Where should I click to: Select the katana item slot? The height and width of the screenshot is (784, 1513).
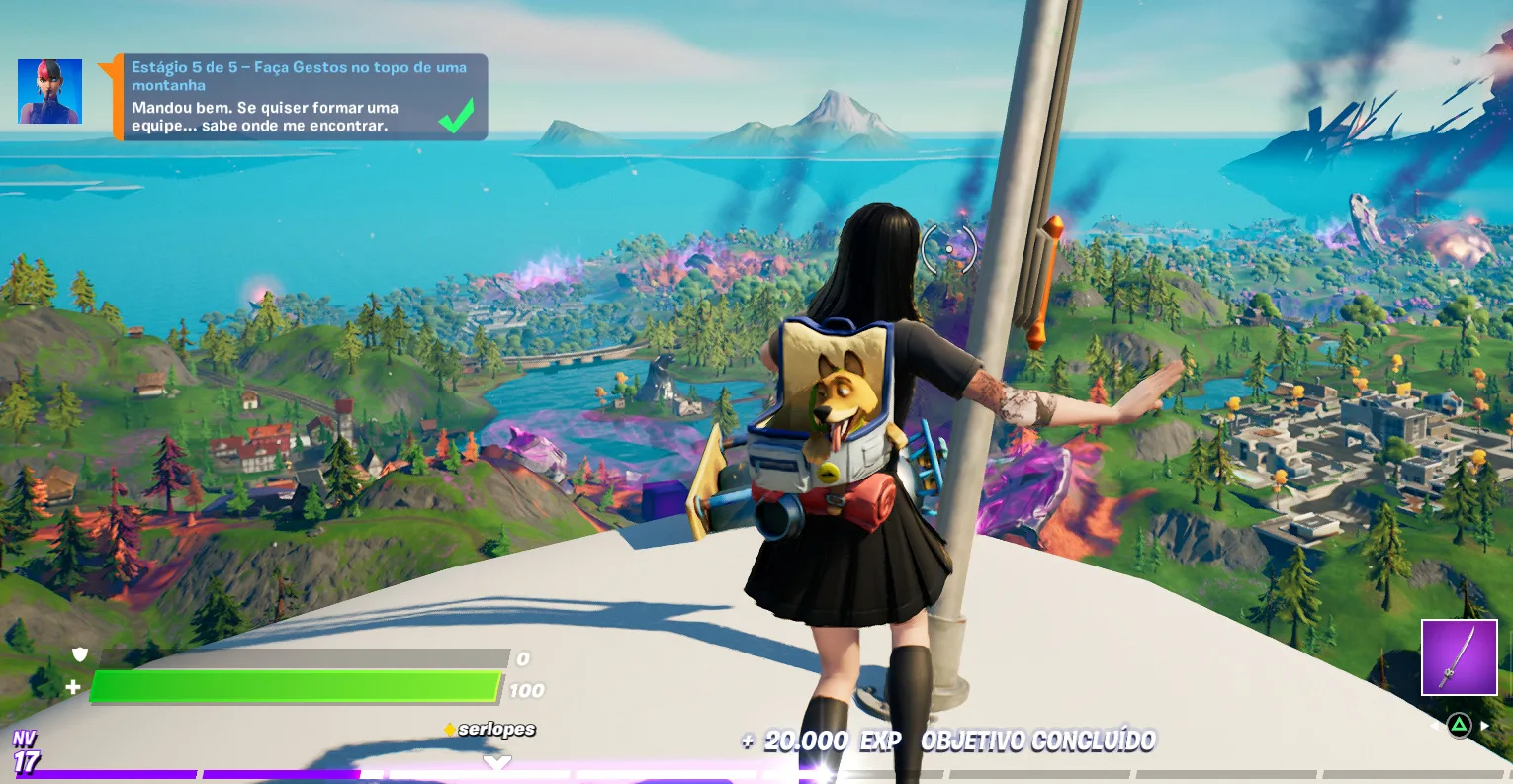coord(1459,657)
